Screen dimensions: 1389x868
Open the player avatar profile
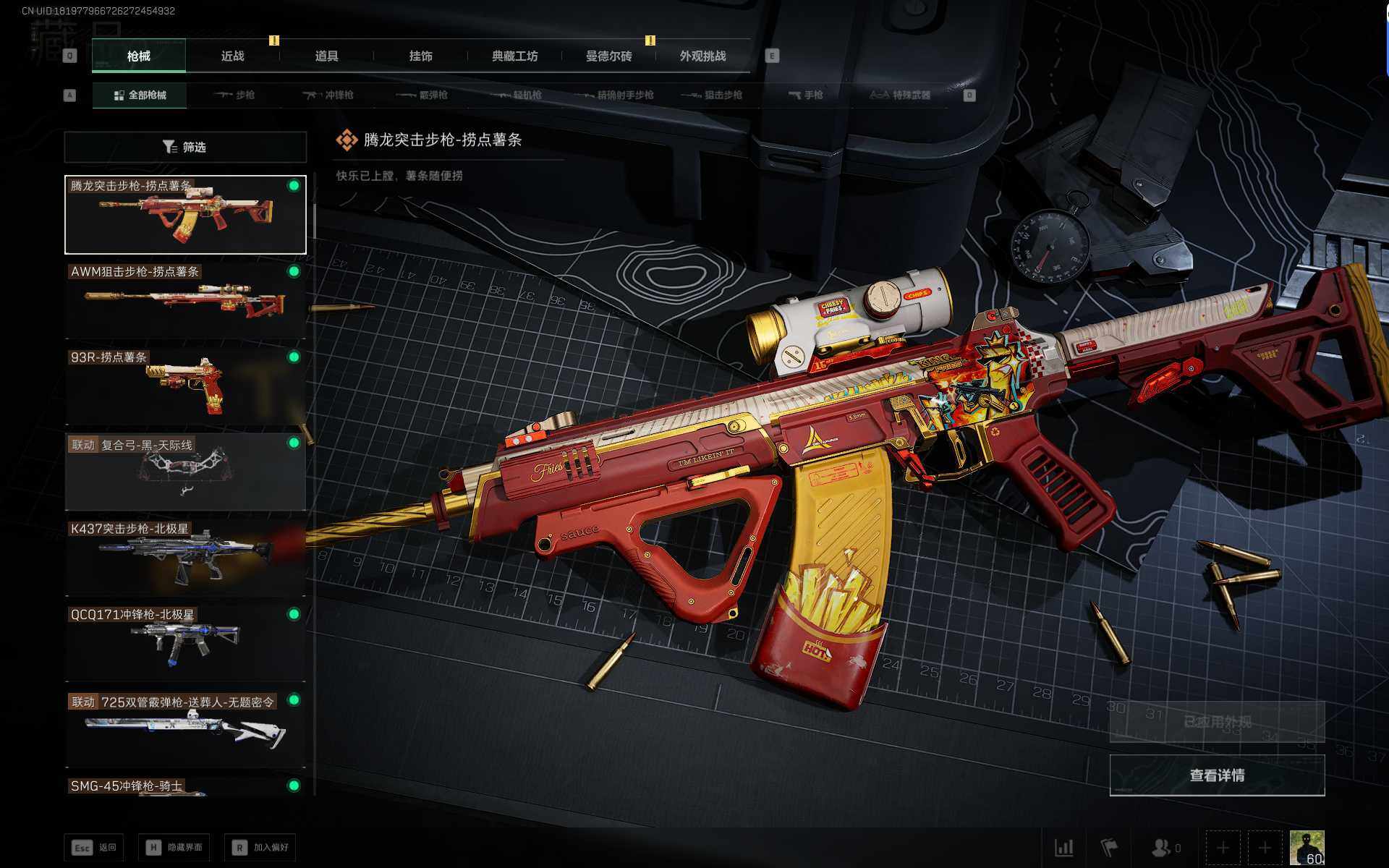[x=1307, y=847]
